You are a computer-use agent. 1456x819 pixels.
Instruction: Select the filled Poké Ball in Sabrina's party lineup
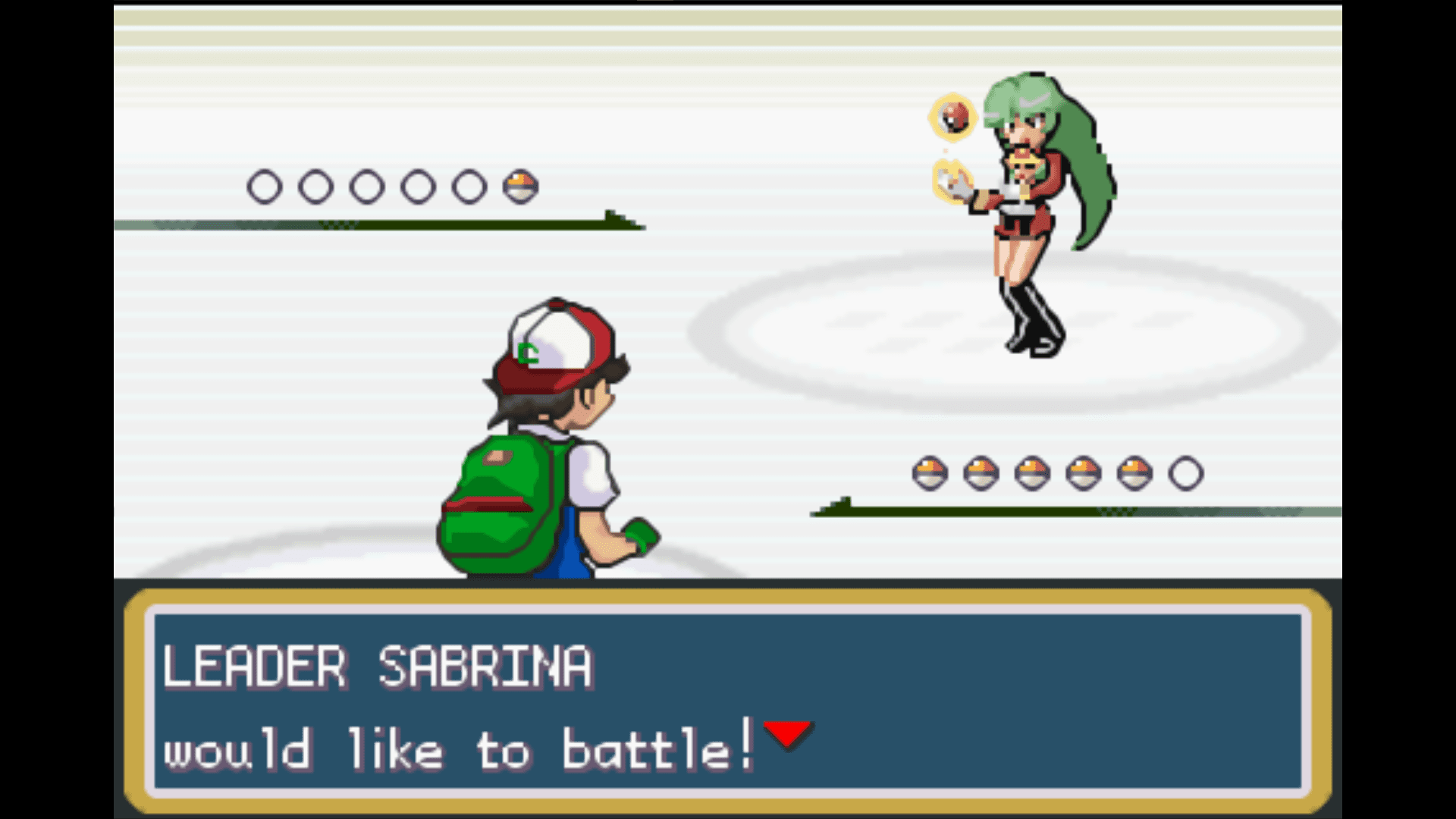(x=519, y=185)
